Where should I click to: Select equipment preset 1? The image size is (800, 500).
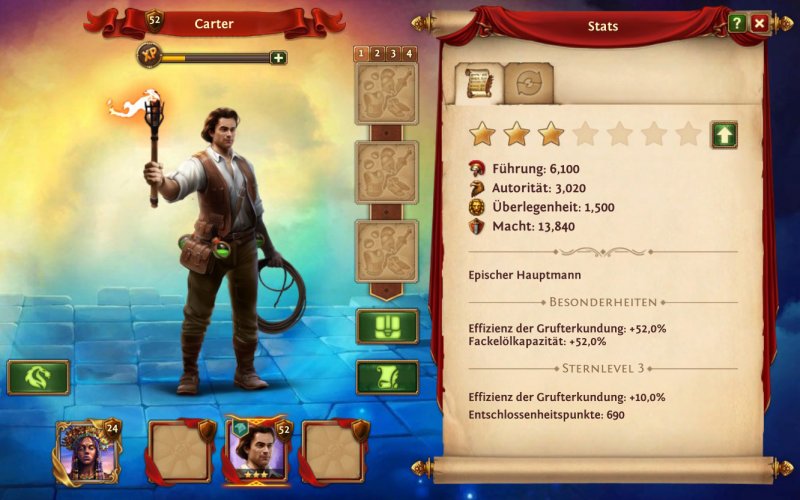click(363, 54)
